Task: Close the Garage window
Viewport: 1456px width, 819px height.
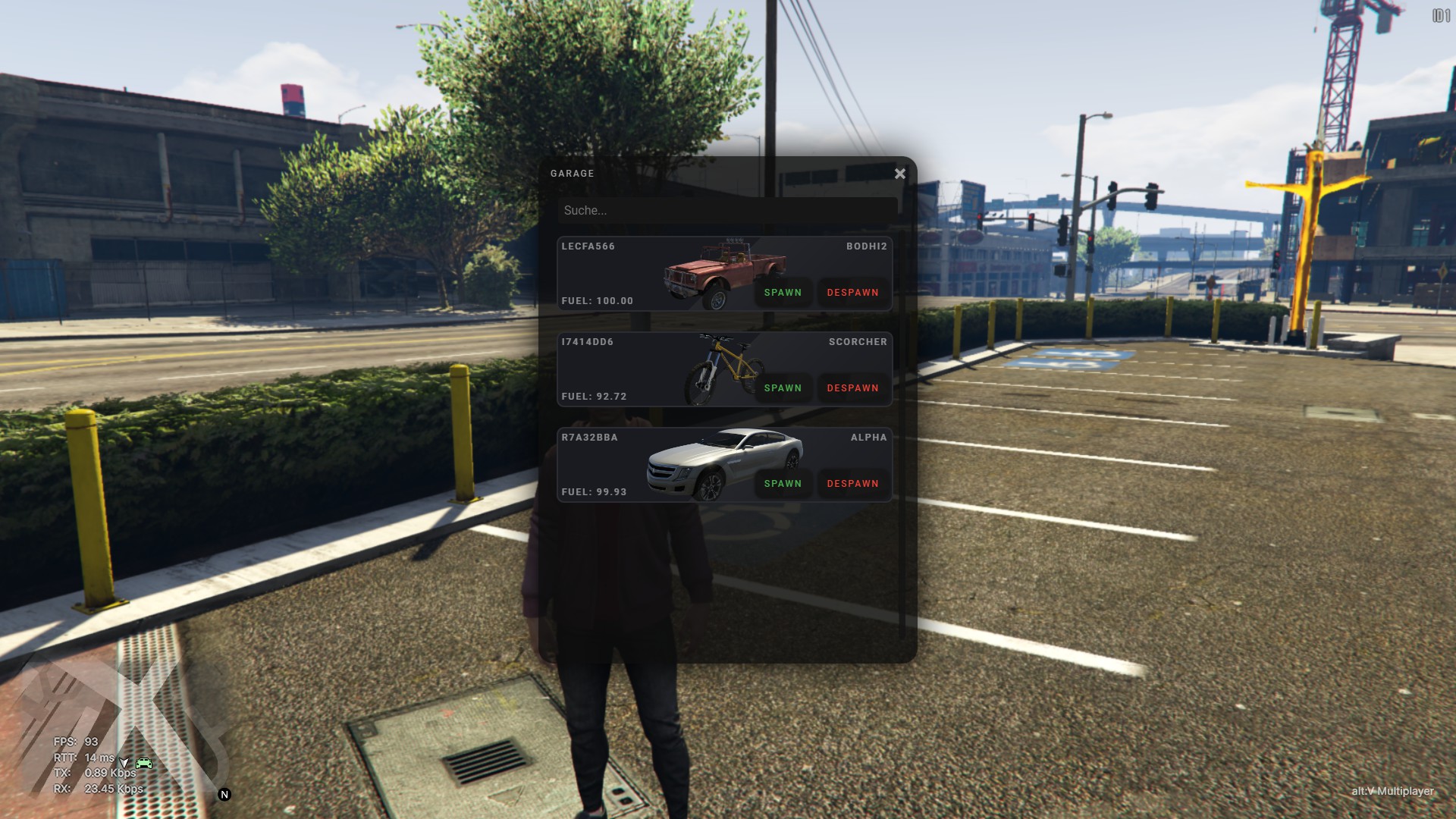Action: 899,174
